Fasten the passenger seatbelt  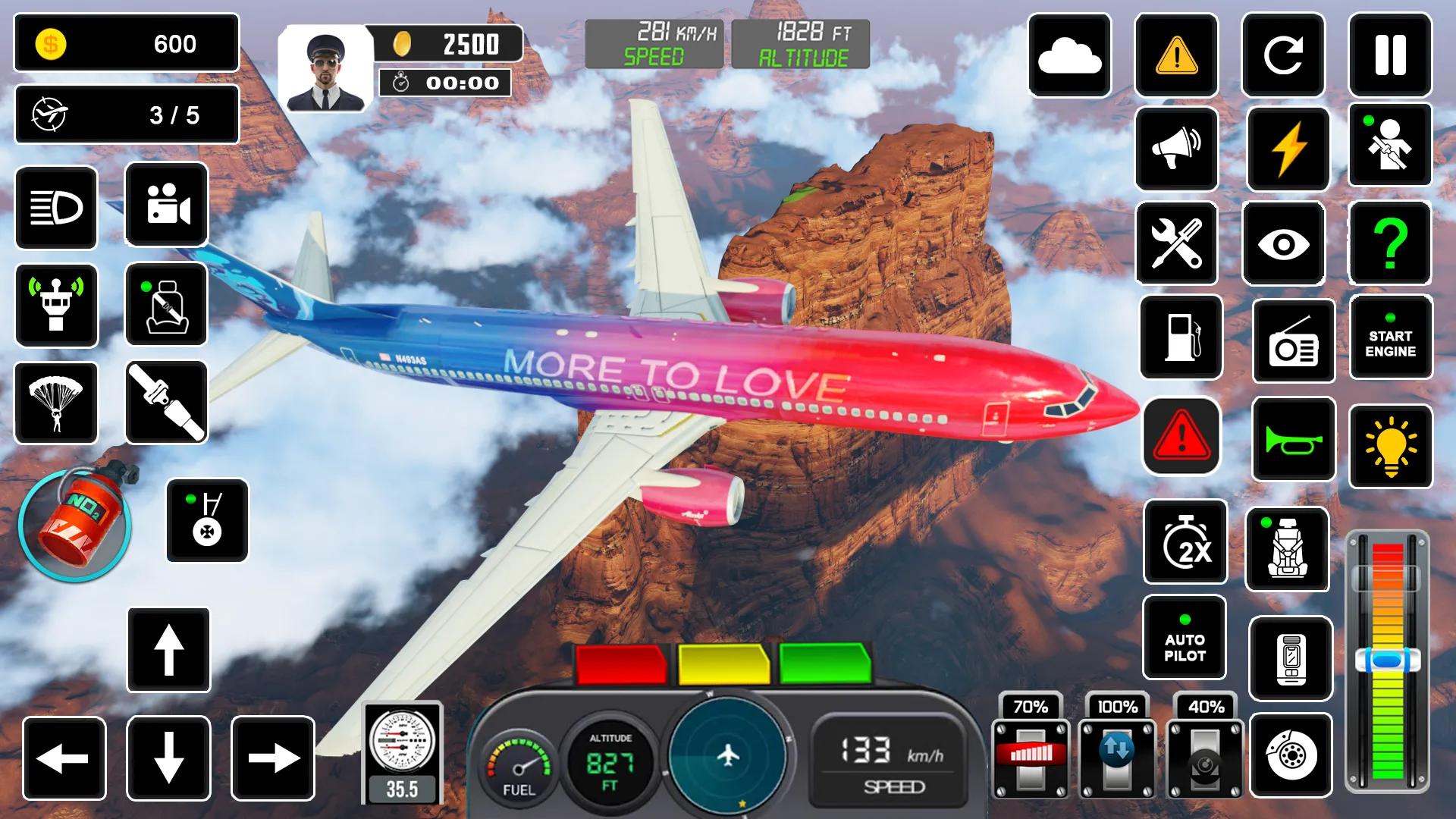[166, 306]
